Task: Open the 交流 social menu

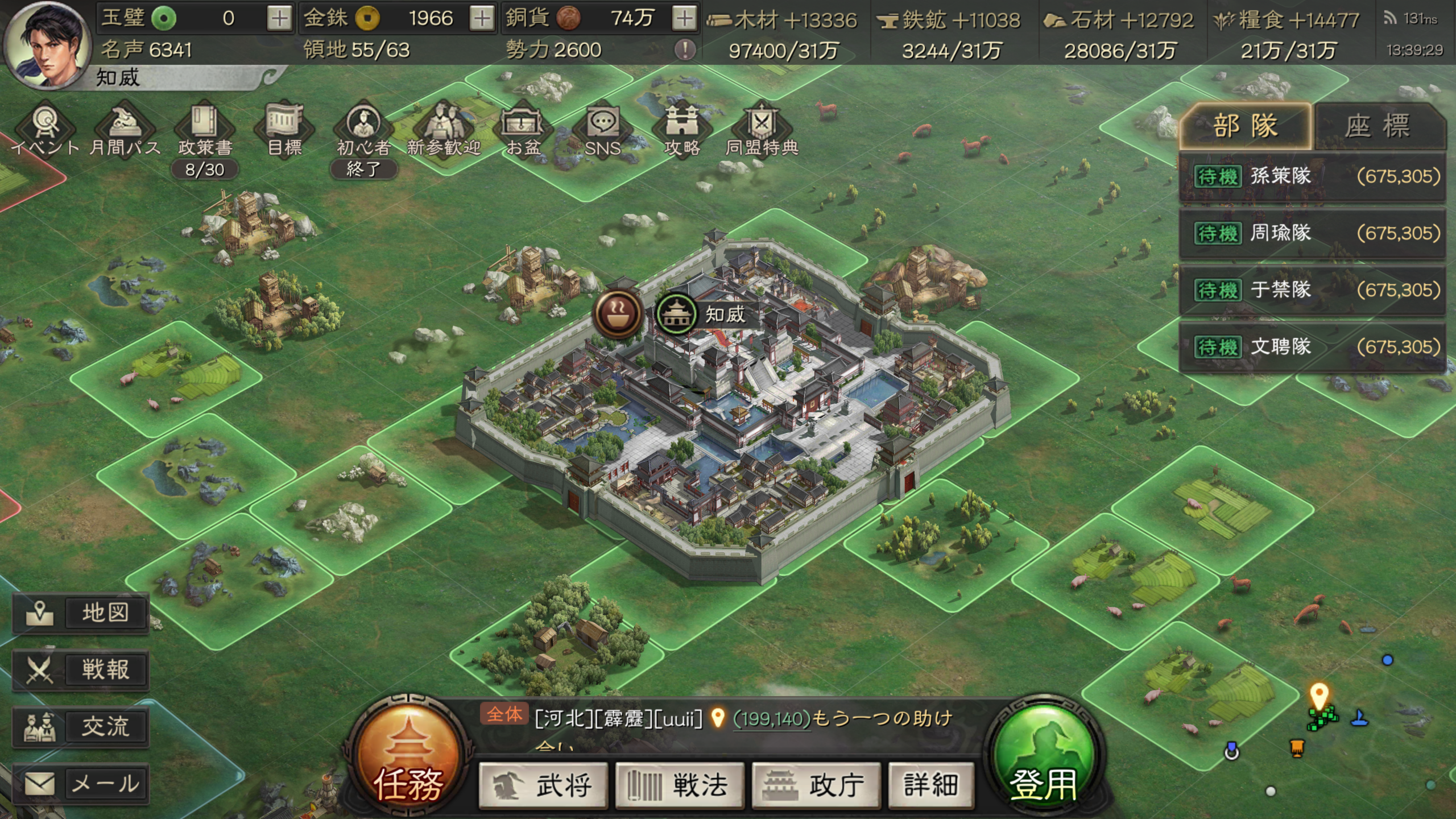Action: tap(81, 727)
